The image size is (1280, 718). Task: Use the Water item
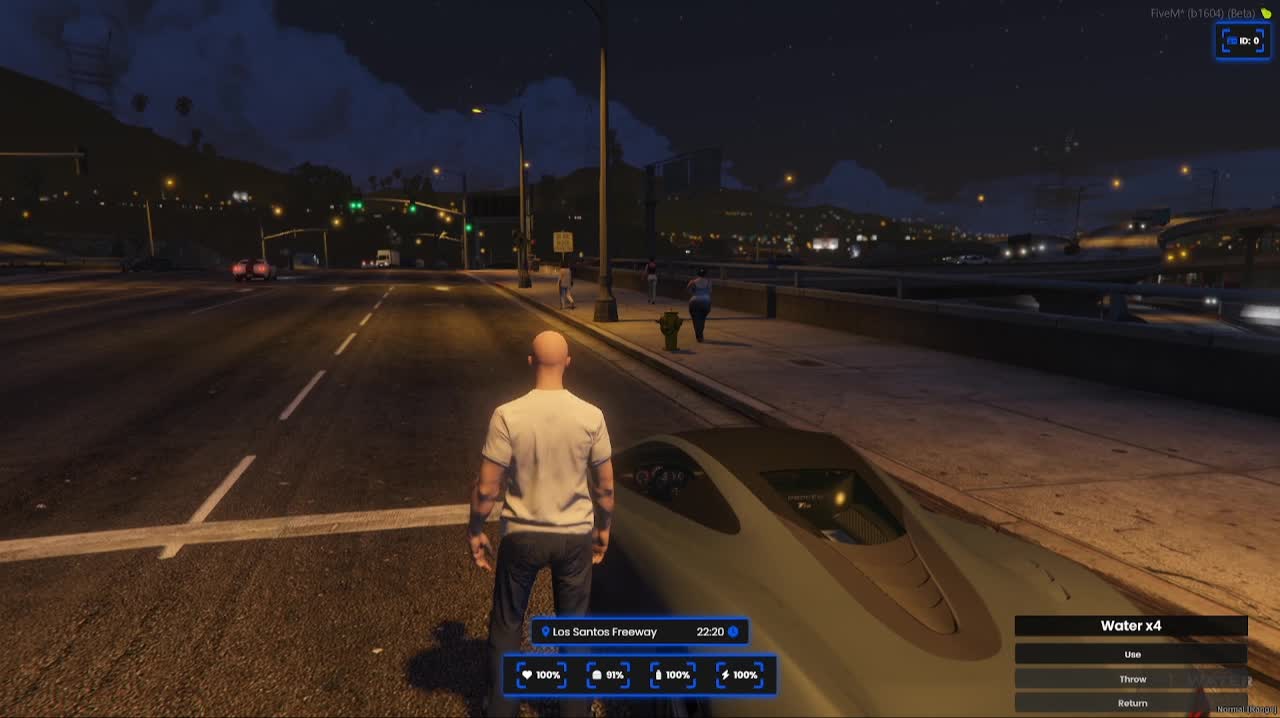point(1131,654)
